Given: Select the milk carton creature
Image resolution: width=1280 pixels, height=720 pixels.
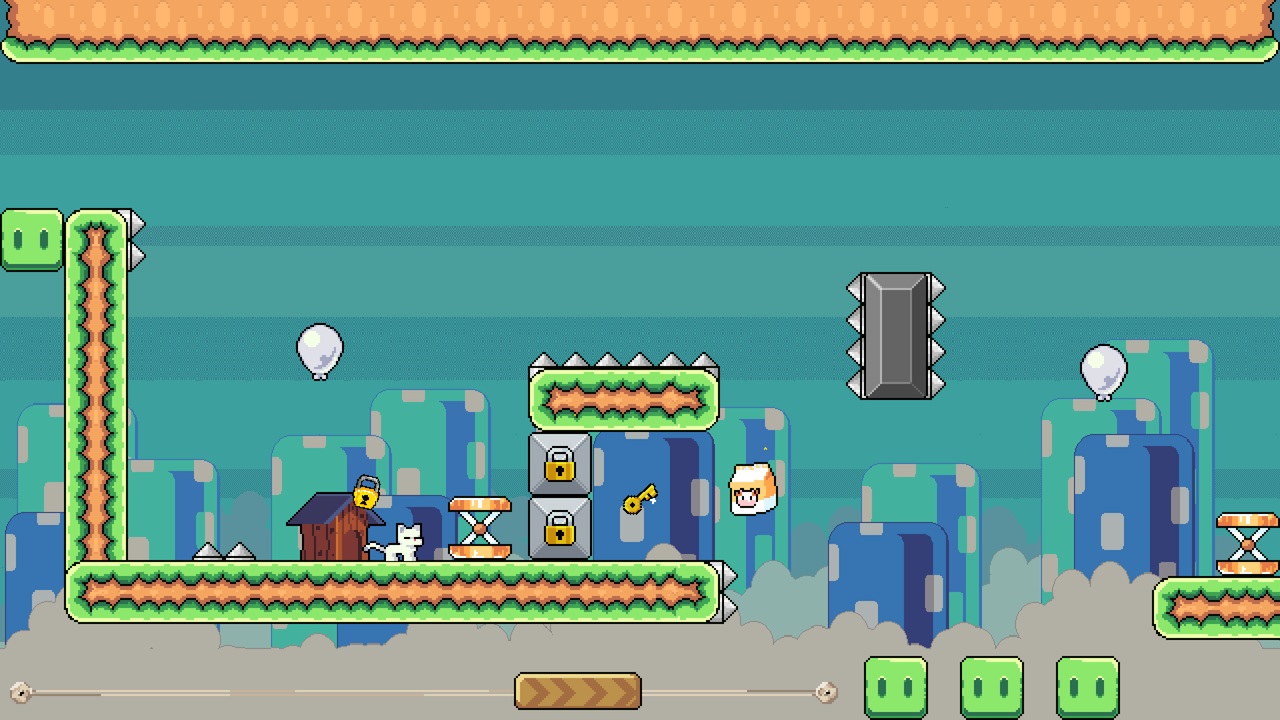Looking at the screenshot, I should pos(752,486).
